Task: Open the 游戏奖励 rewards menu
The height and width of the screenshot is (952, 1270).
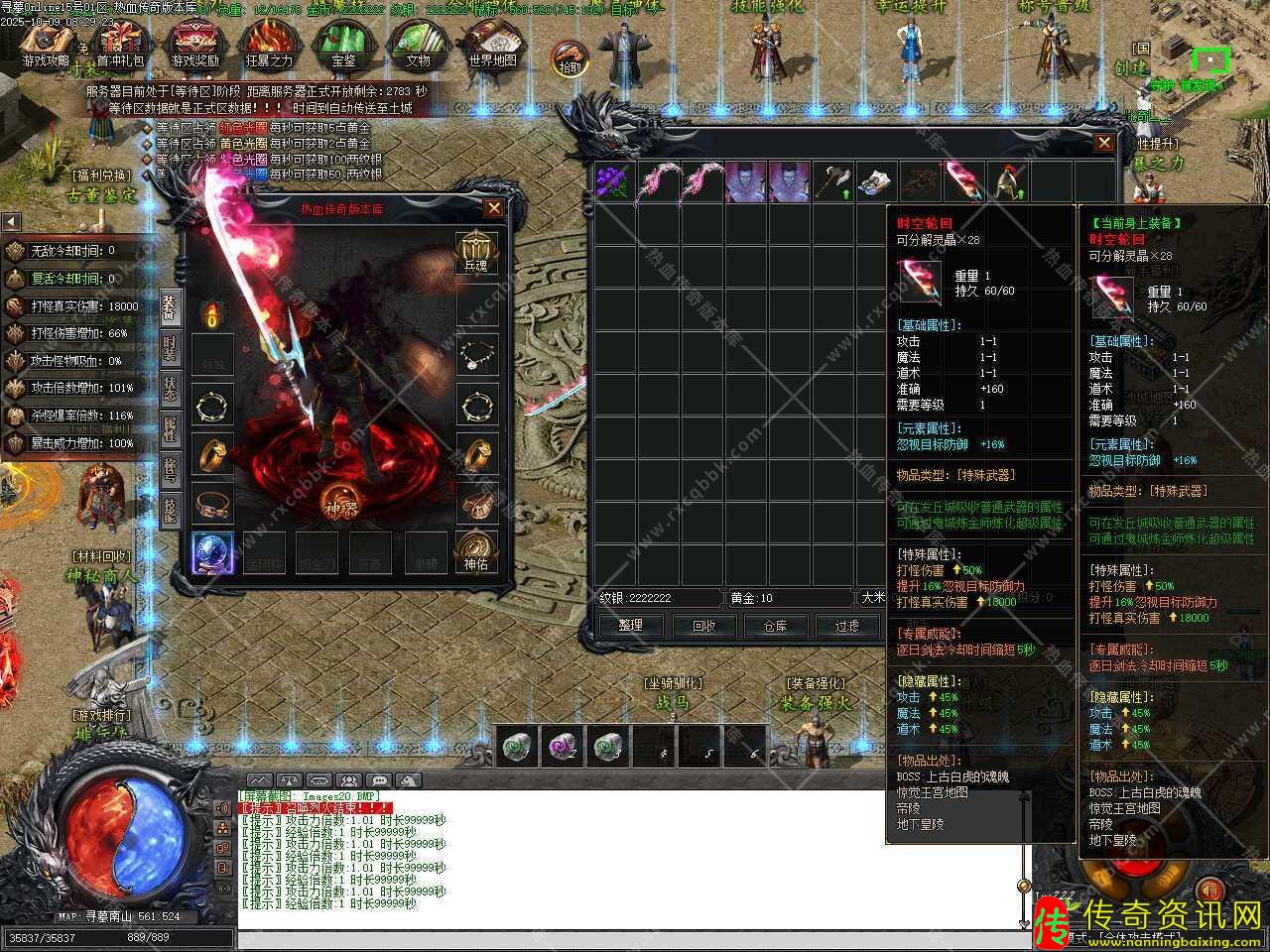Action: (194, 45)
